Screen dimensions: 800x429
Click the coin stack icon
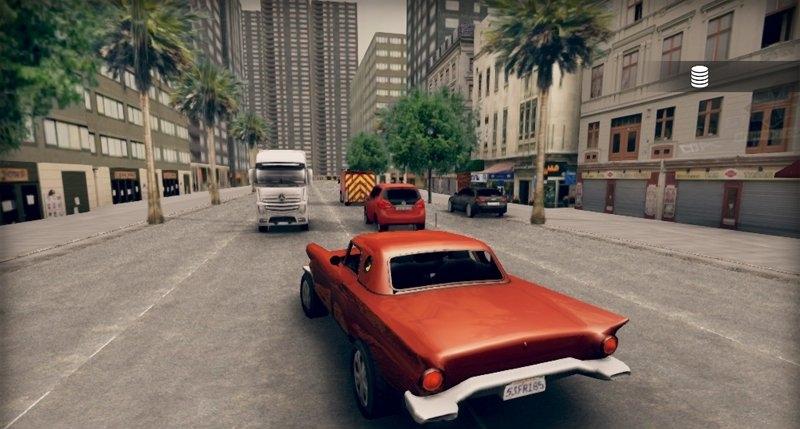point(699,76)
